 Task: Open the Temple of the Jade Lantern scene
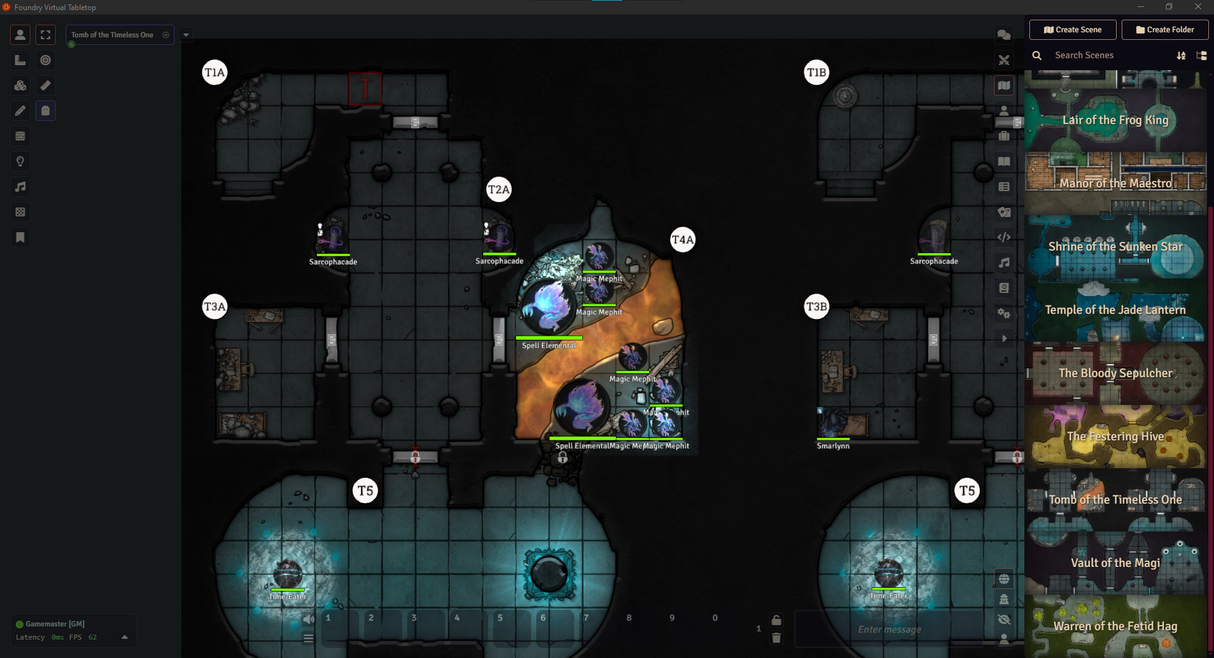pyautogui.click(x=1115, y=310)
